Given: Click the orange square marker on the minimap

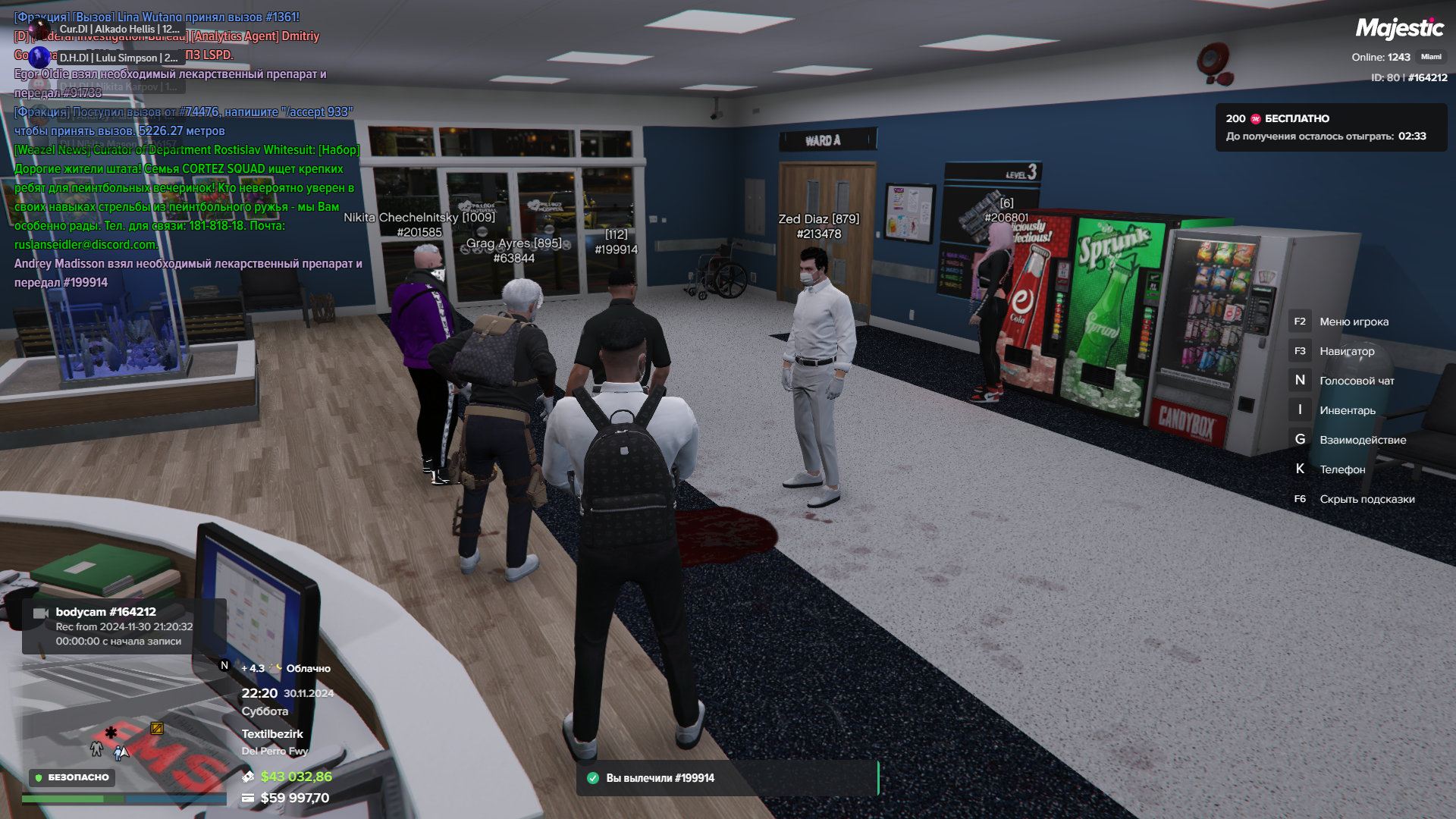Looking at the screenshot, I should click(157, 729).
